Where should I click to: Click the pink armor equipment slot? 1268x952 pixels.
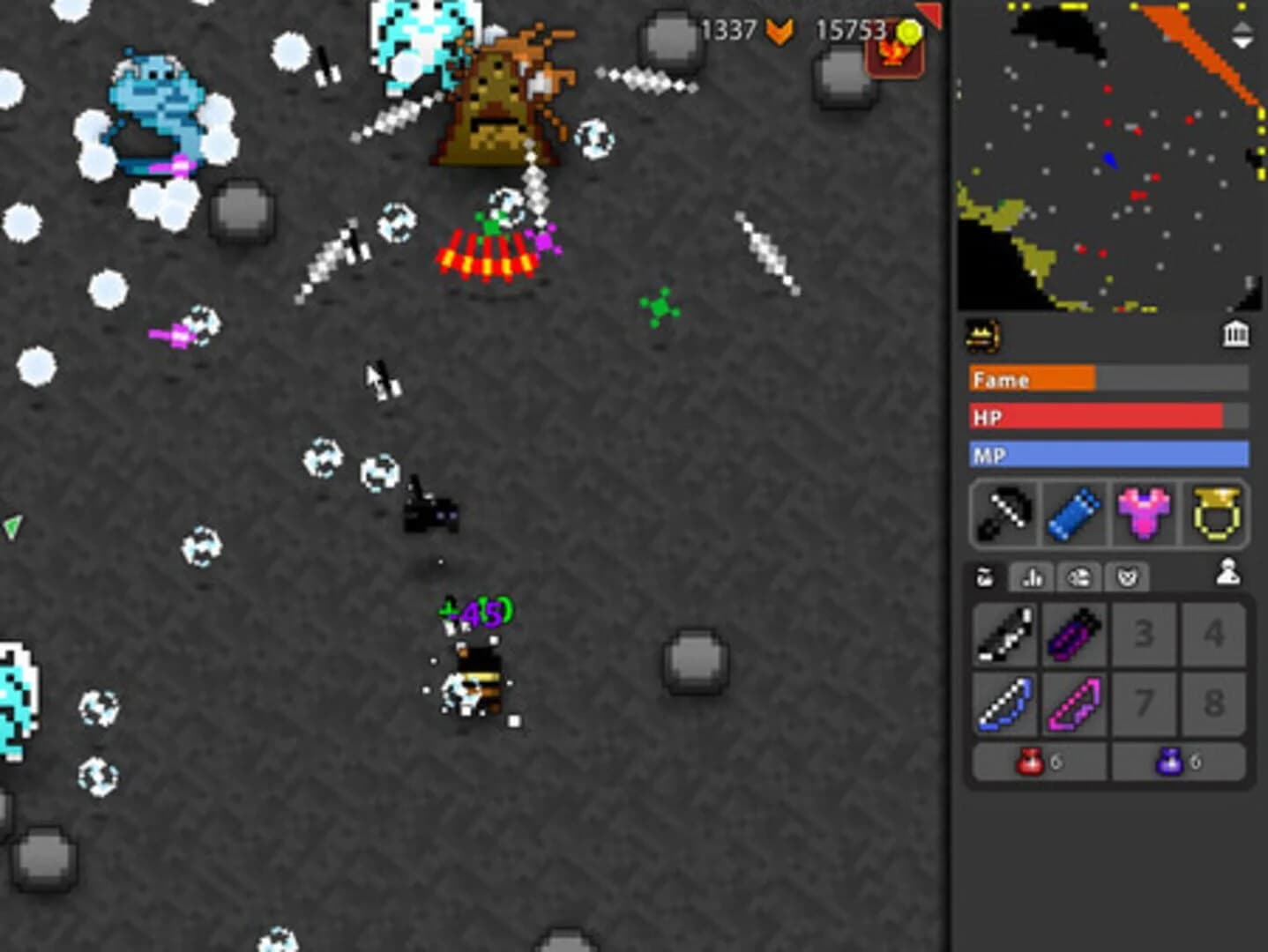tap(1143, 516)
